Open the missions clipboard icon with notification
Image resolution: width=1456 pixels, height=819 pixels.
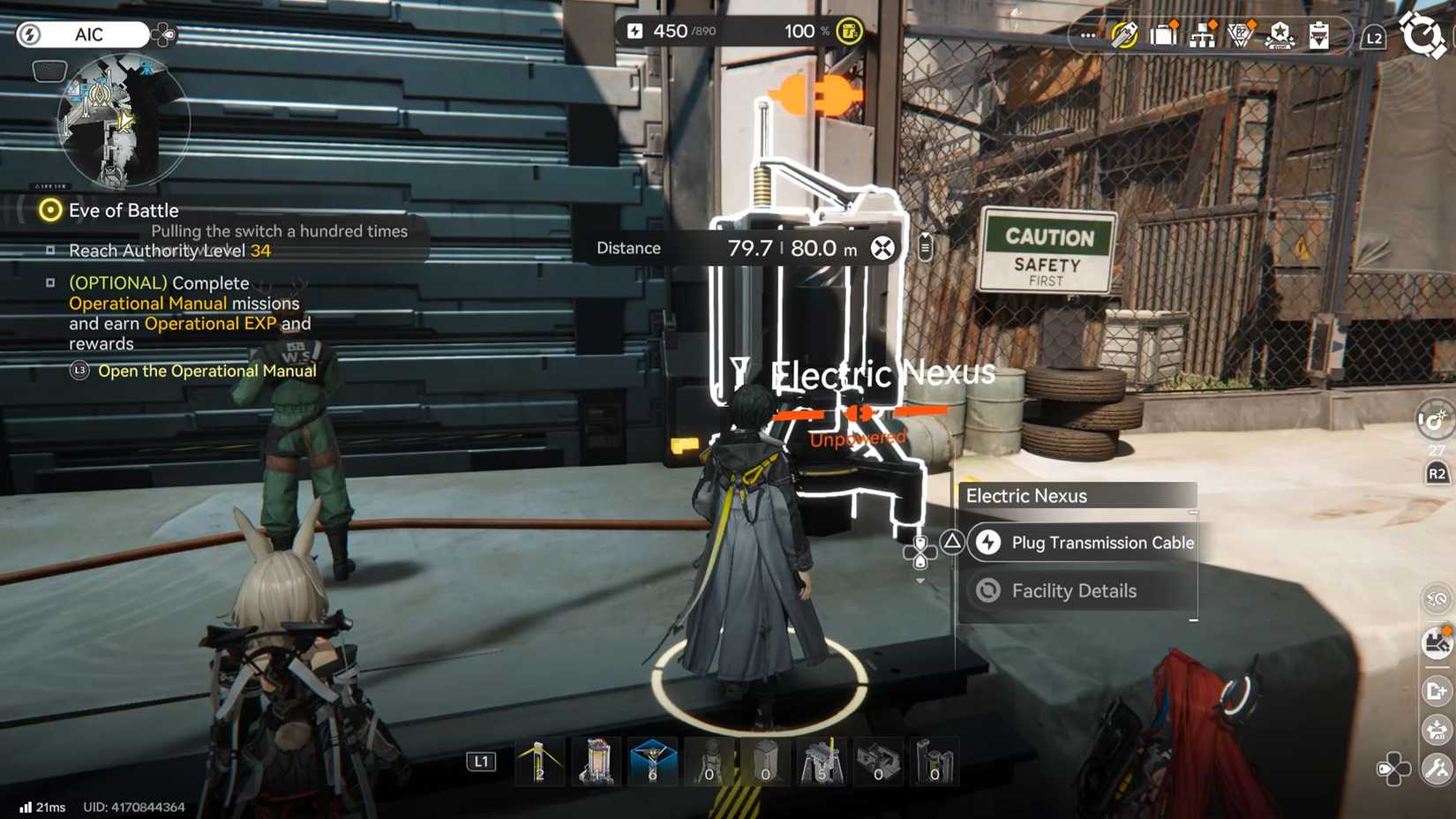[1319, 35]
